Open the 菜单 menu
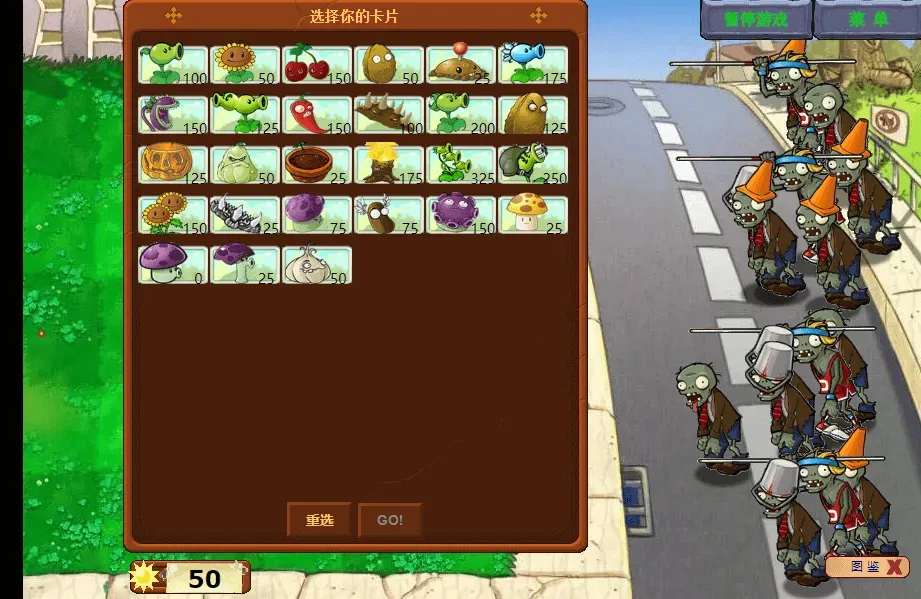The width and height of the screenshot is (921, 599). 868,19
